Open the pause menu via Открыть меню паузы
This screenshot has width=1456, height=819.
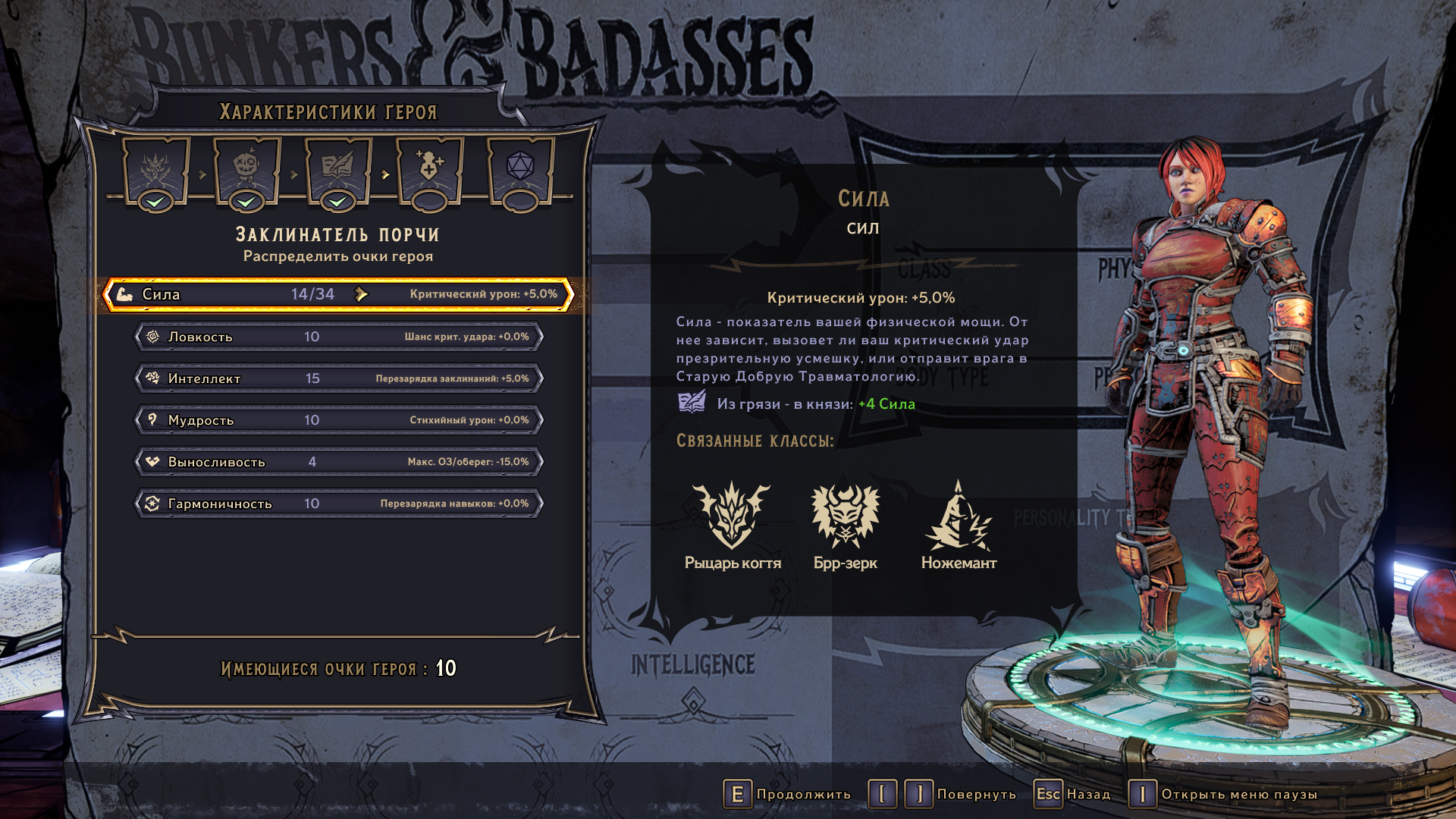point(1222,794)
